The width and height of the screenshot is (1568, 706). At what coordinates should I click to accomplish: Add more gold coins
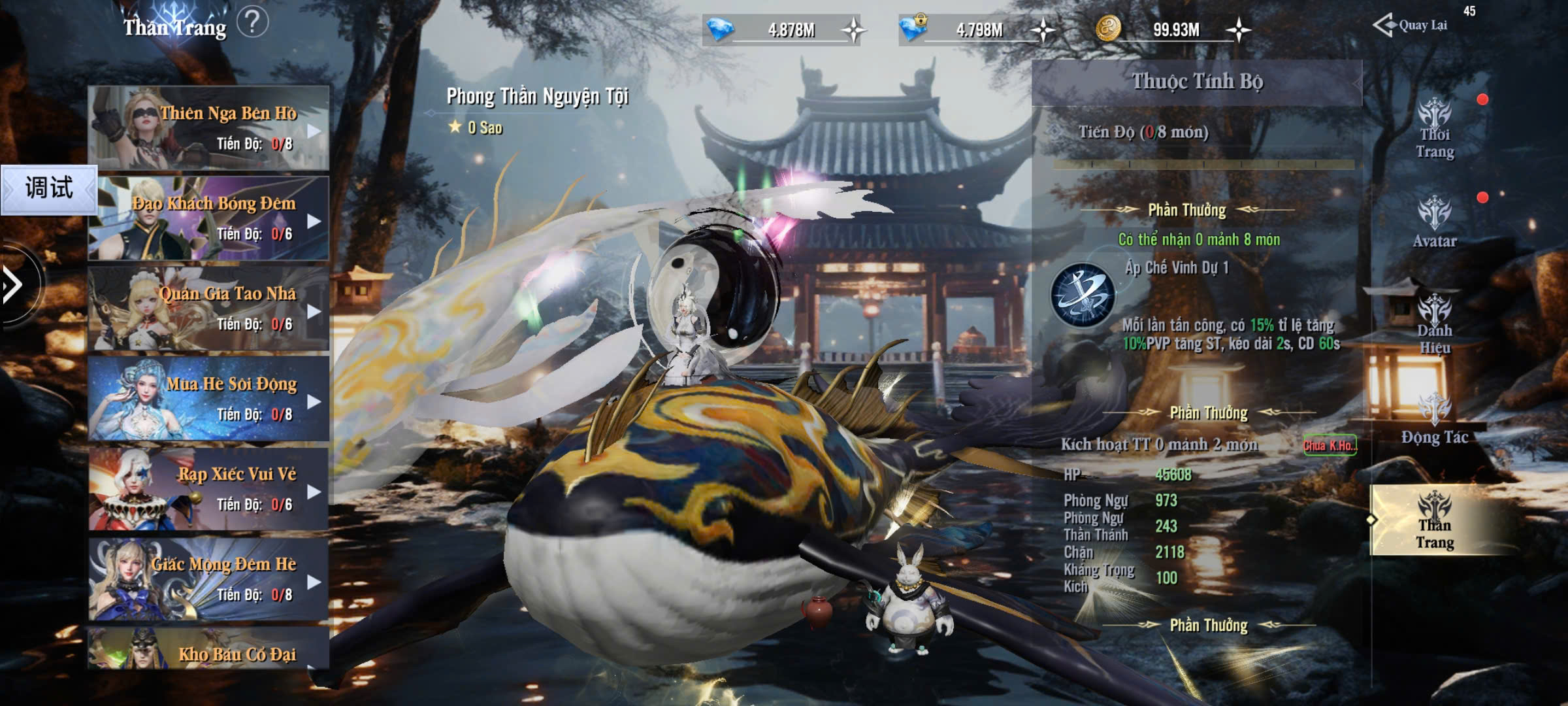(x=1238, y=30)
